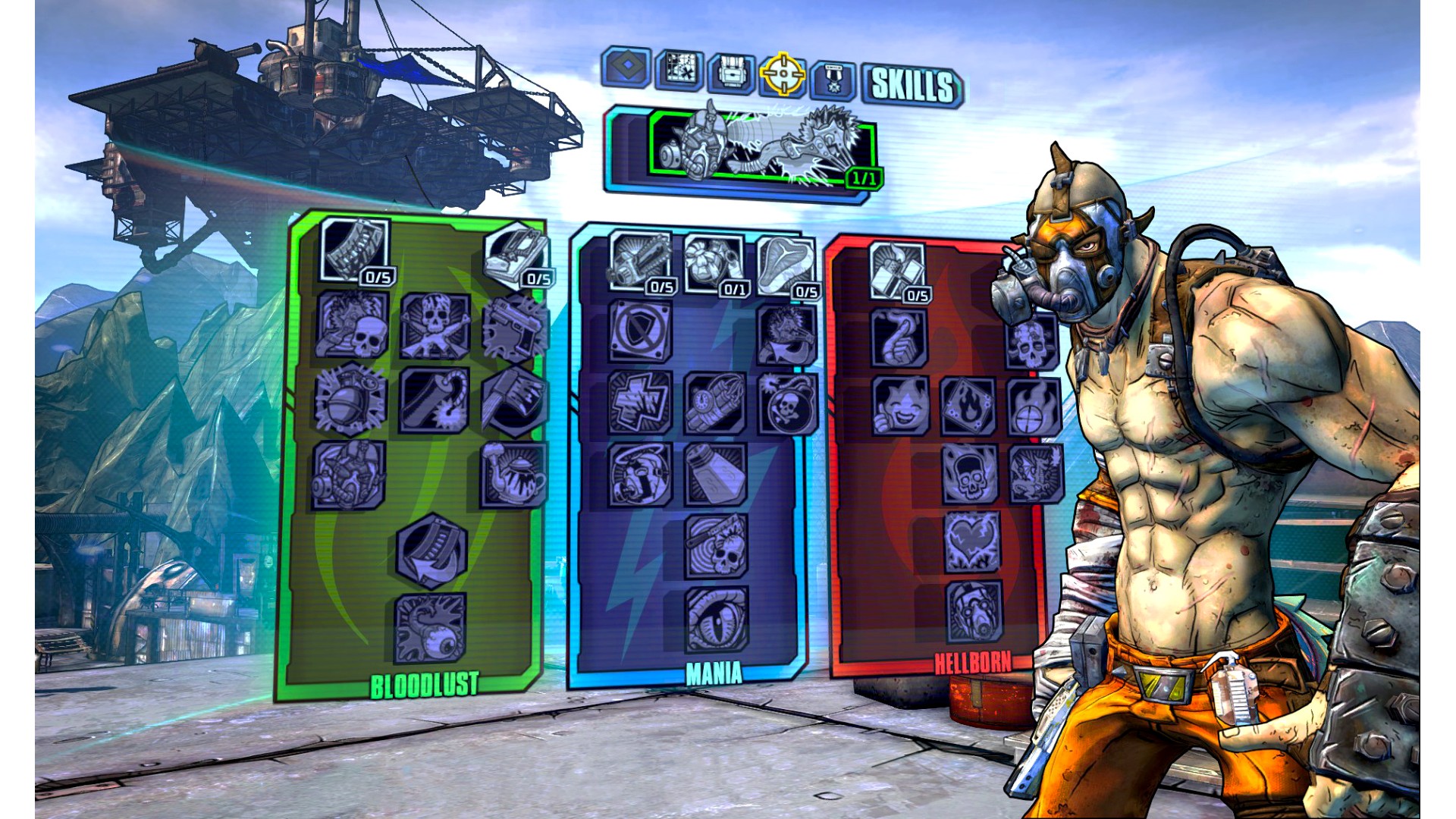Open the Missions tab diamond icon

click(x=626, y=68)
